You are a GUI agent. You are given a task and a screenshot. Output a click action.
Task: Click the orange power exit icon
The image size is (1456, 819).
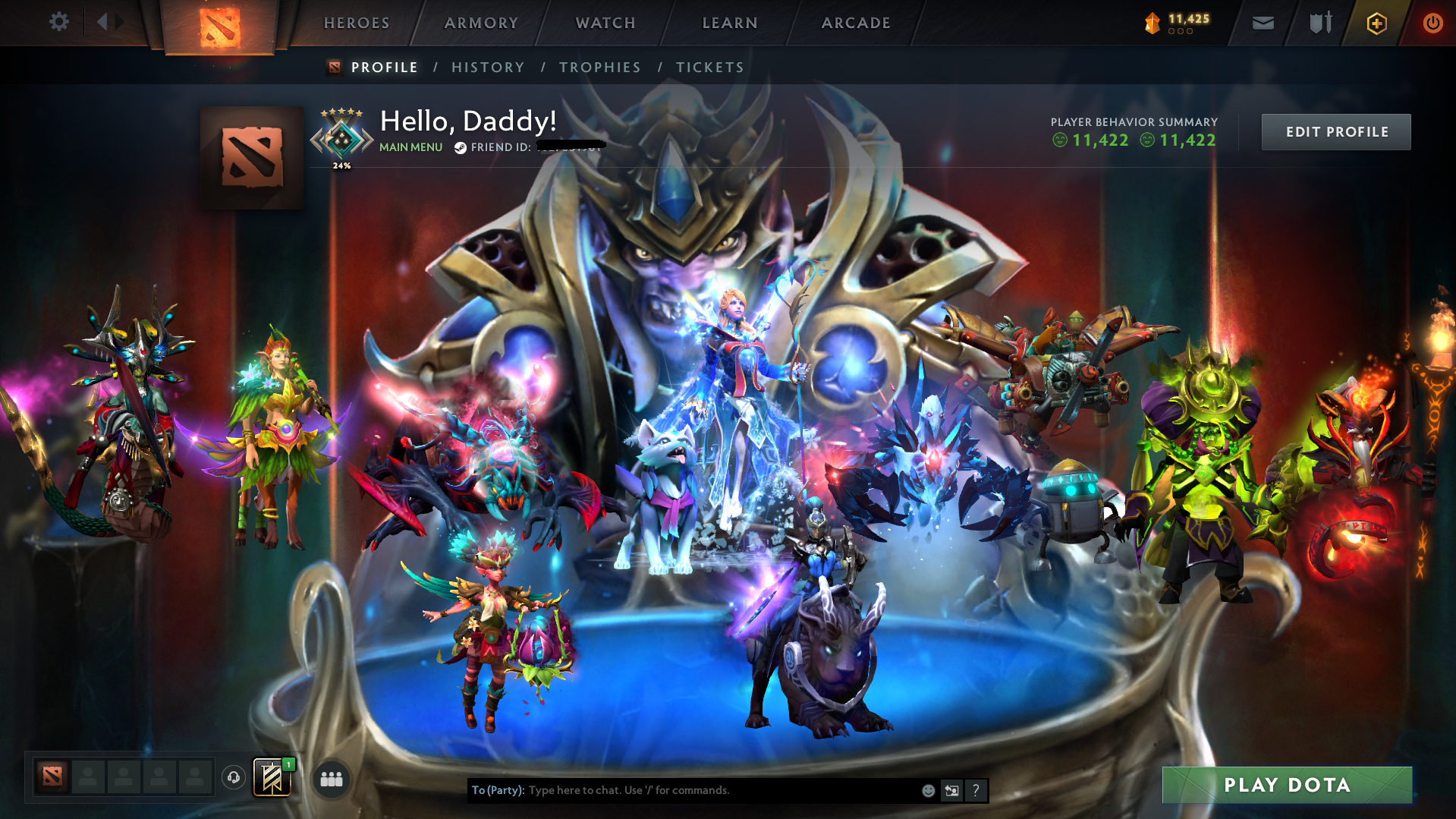(1432, 23)
